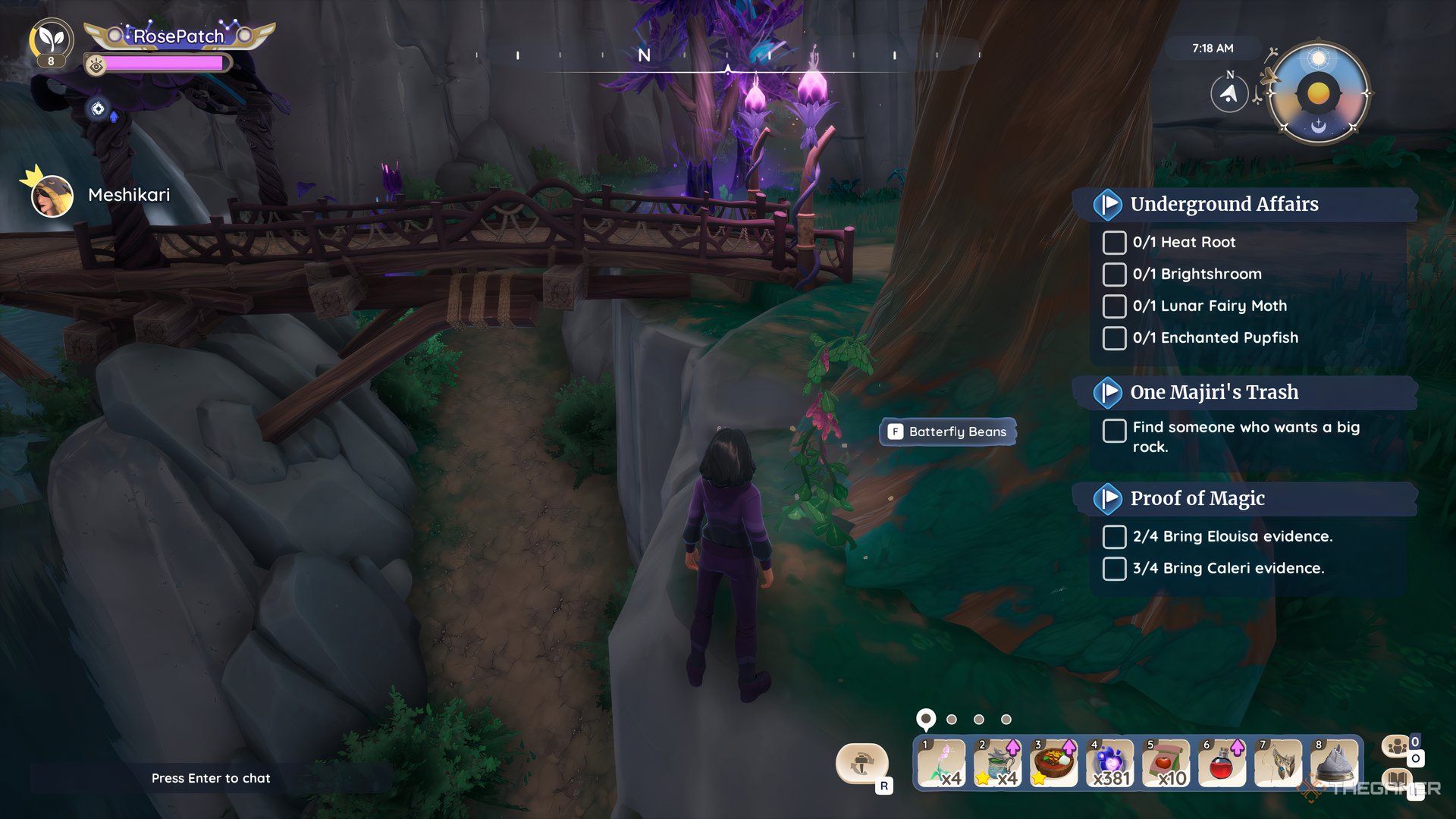
Task: Choose the stew bowl in hotbar slot 3
Action: pos(1053,764)
